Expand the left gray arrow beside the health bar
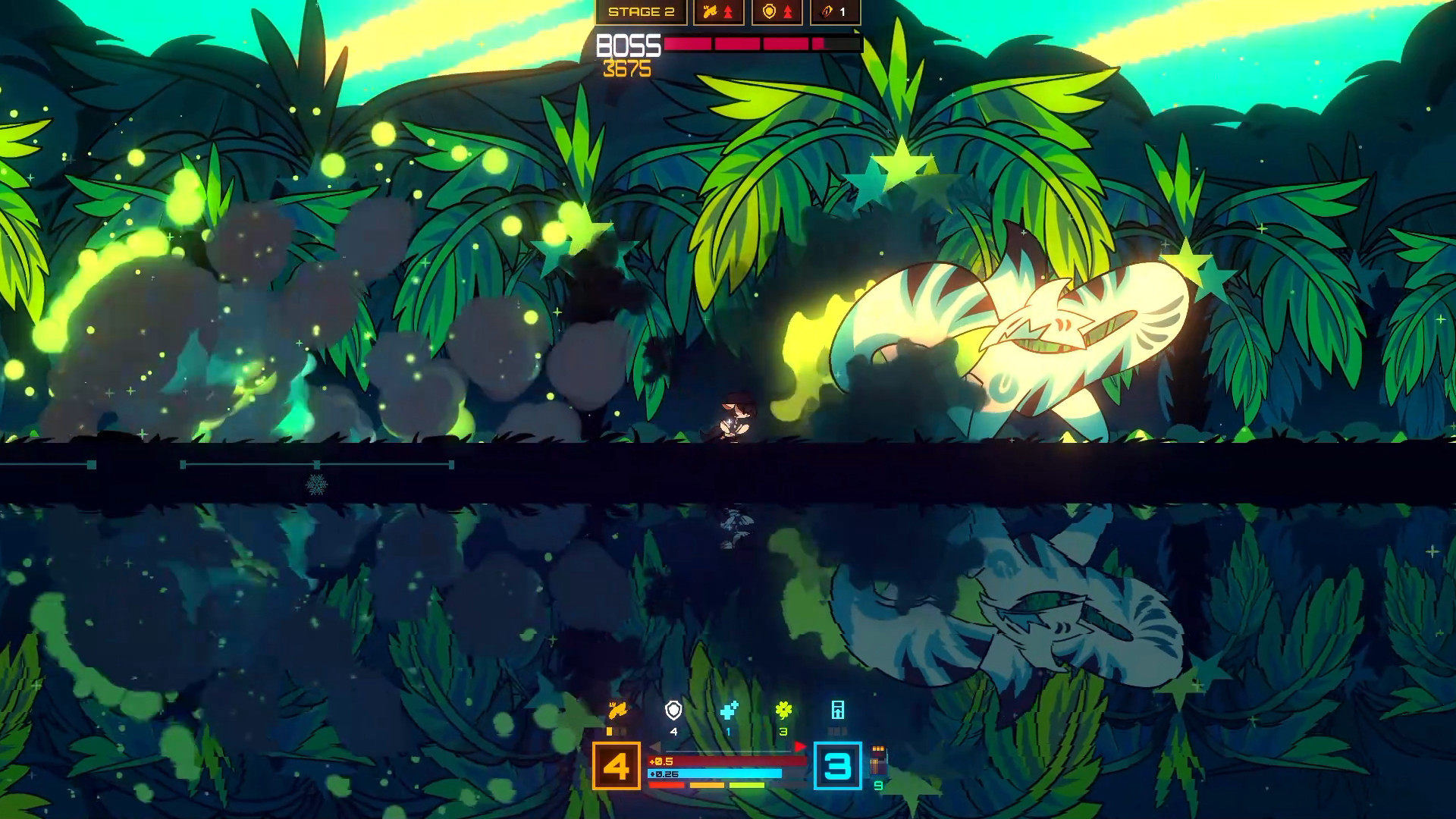Viewport: 1456px width, 819px height. coord(656,747)
